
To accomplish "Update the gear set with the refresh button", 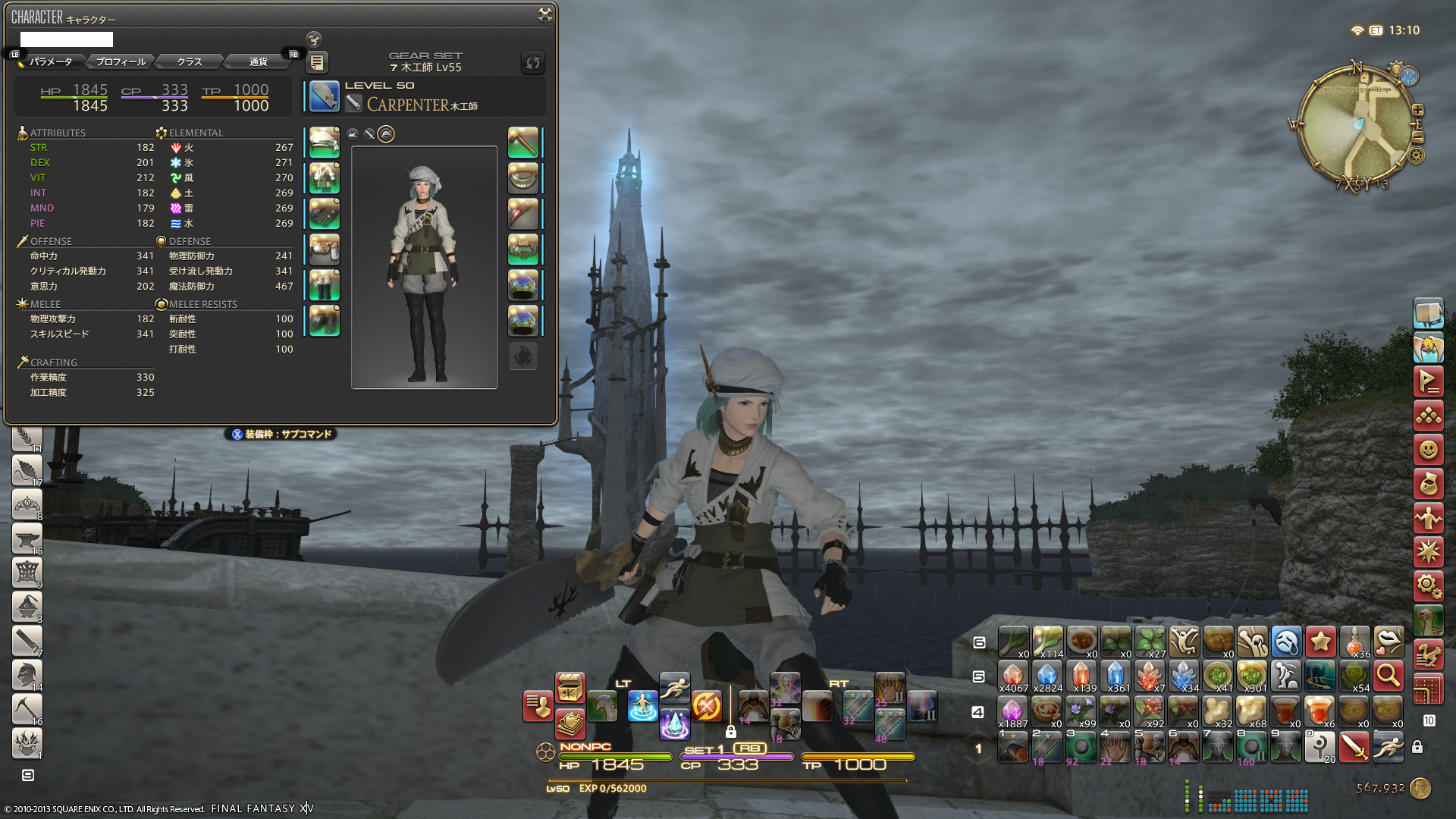I will pos(533,62).
